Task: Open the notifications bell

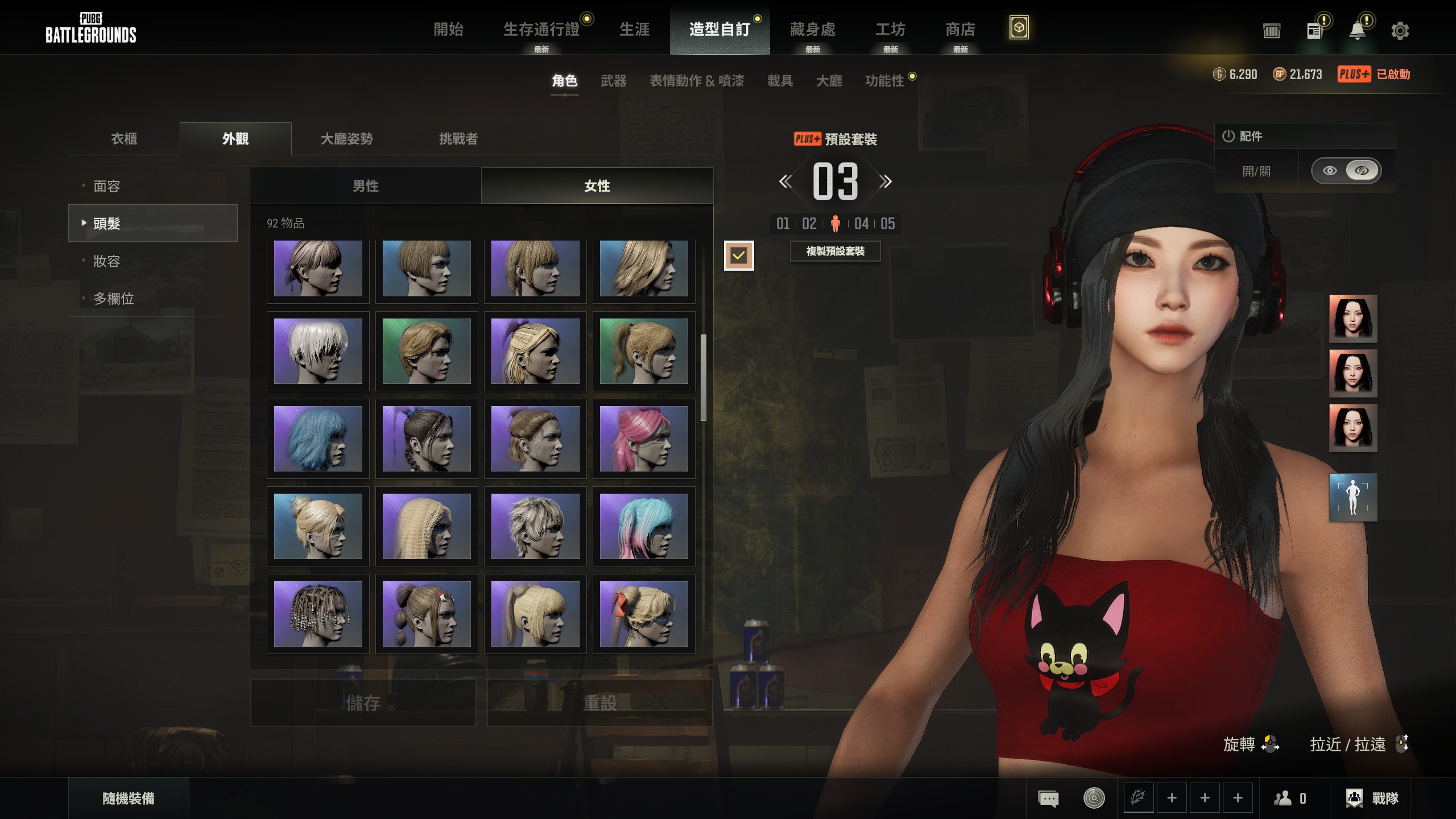Action: [x=1357, y=31]
